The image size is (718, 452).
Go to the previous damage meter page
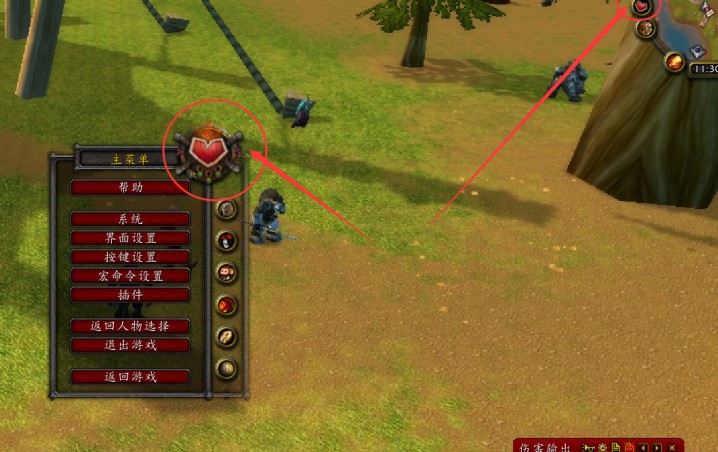(x=644, y=446)
